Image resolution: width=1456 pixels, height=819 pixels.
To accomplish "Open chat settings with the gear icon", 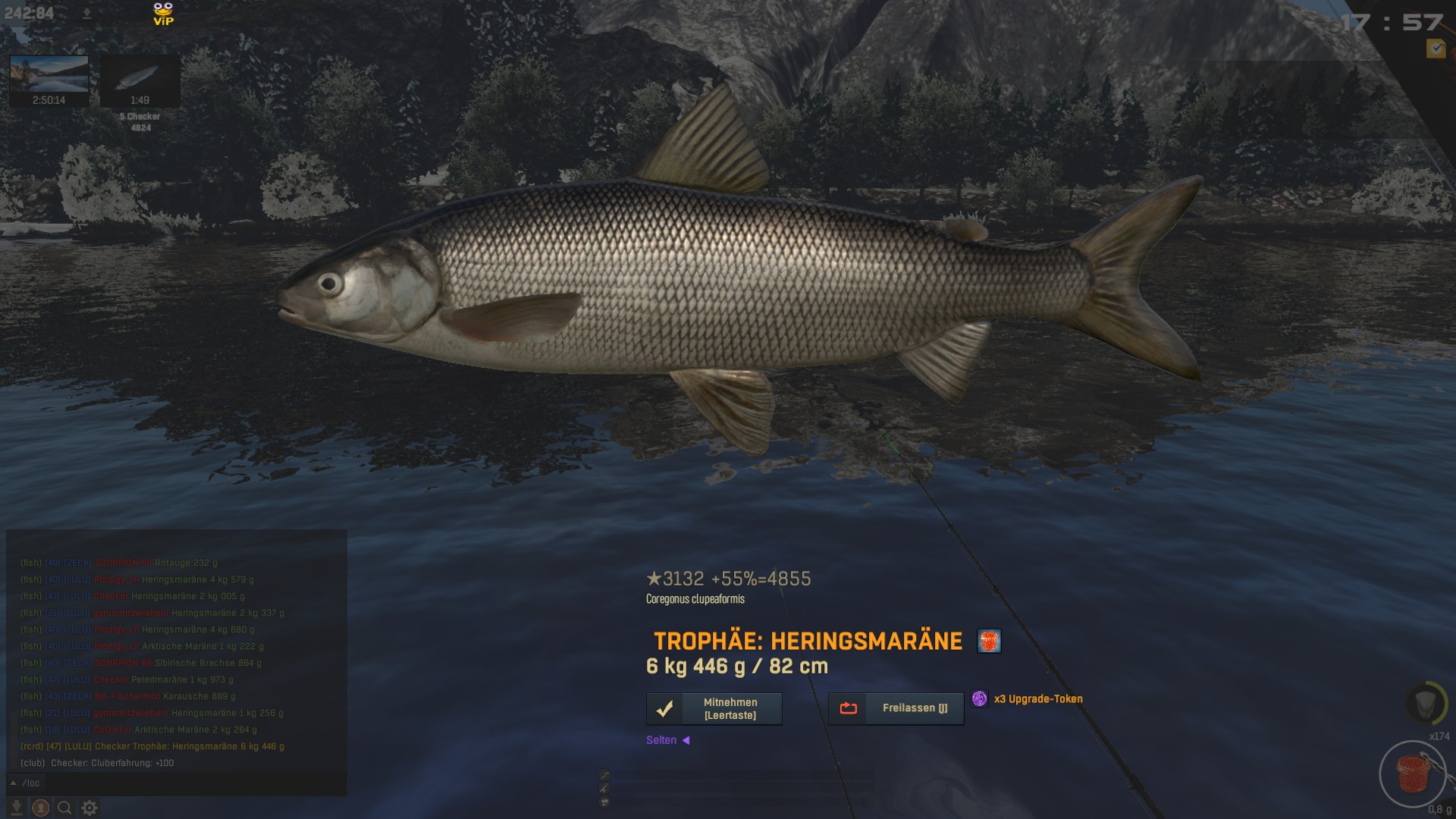I will click(x=89, y=808).
